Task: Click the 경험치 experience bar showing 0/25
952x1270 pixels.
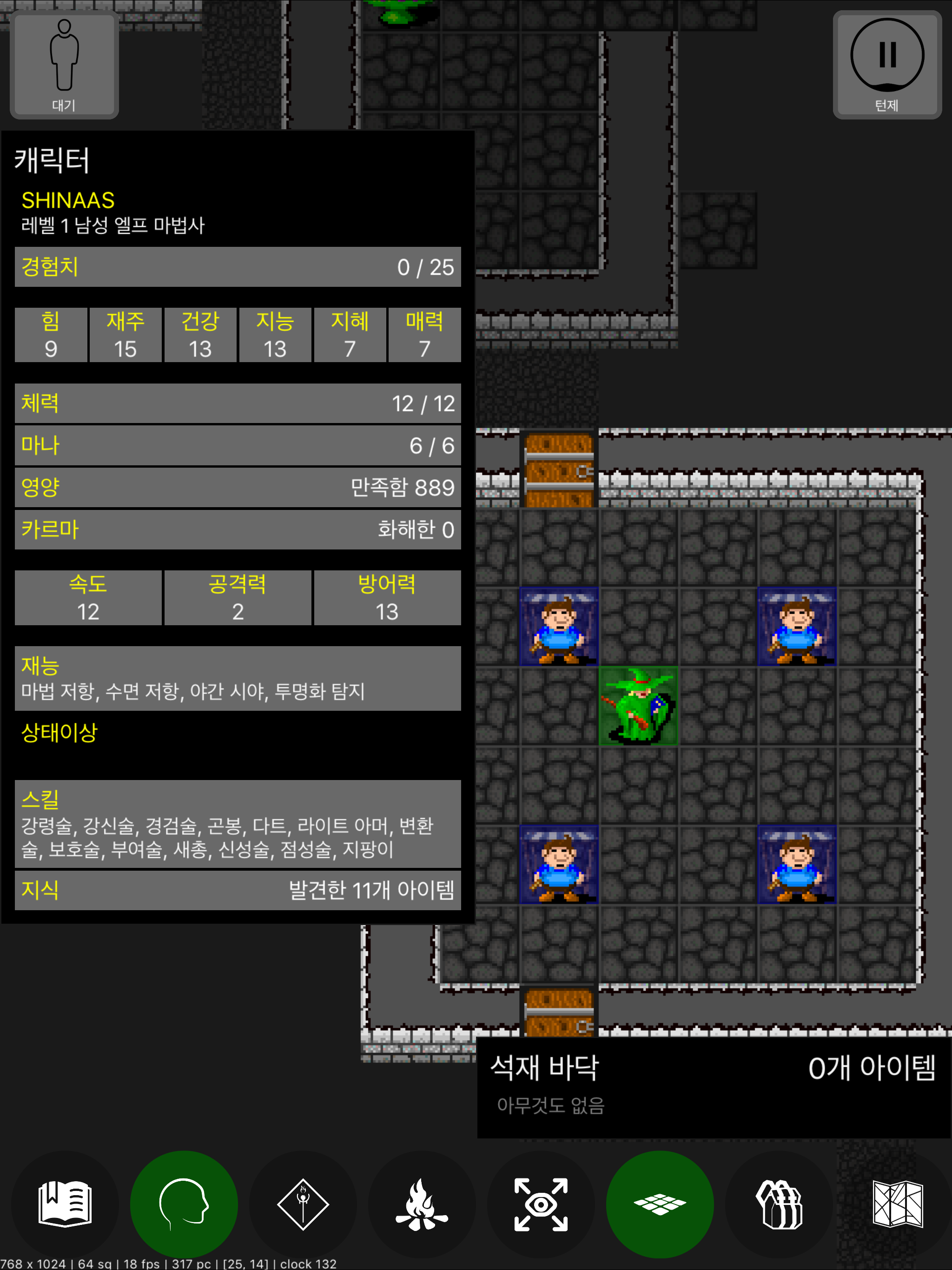Action: pos(237,266)
